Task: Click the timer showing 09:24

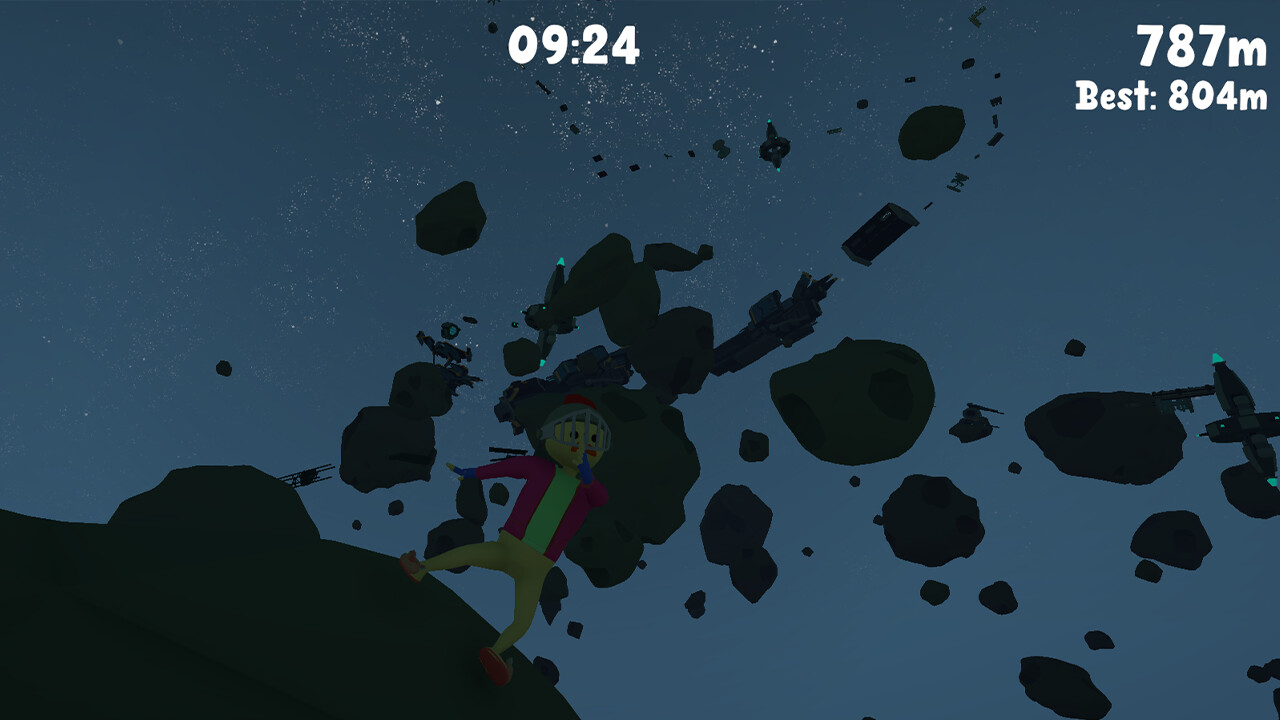Action: pyautogui.click(x=575, y=42)
